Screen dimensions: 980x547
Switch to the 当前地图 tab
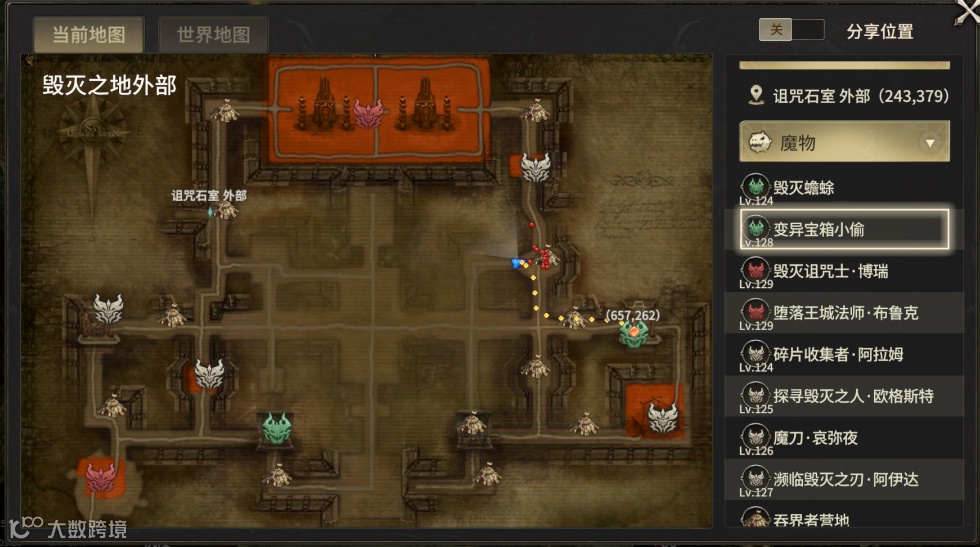[88, 35]
